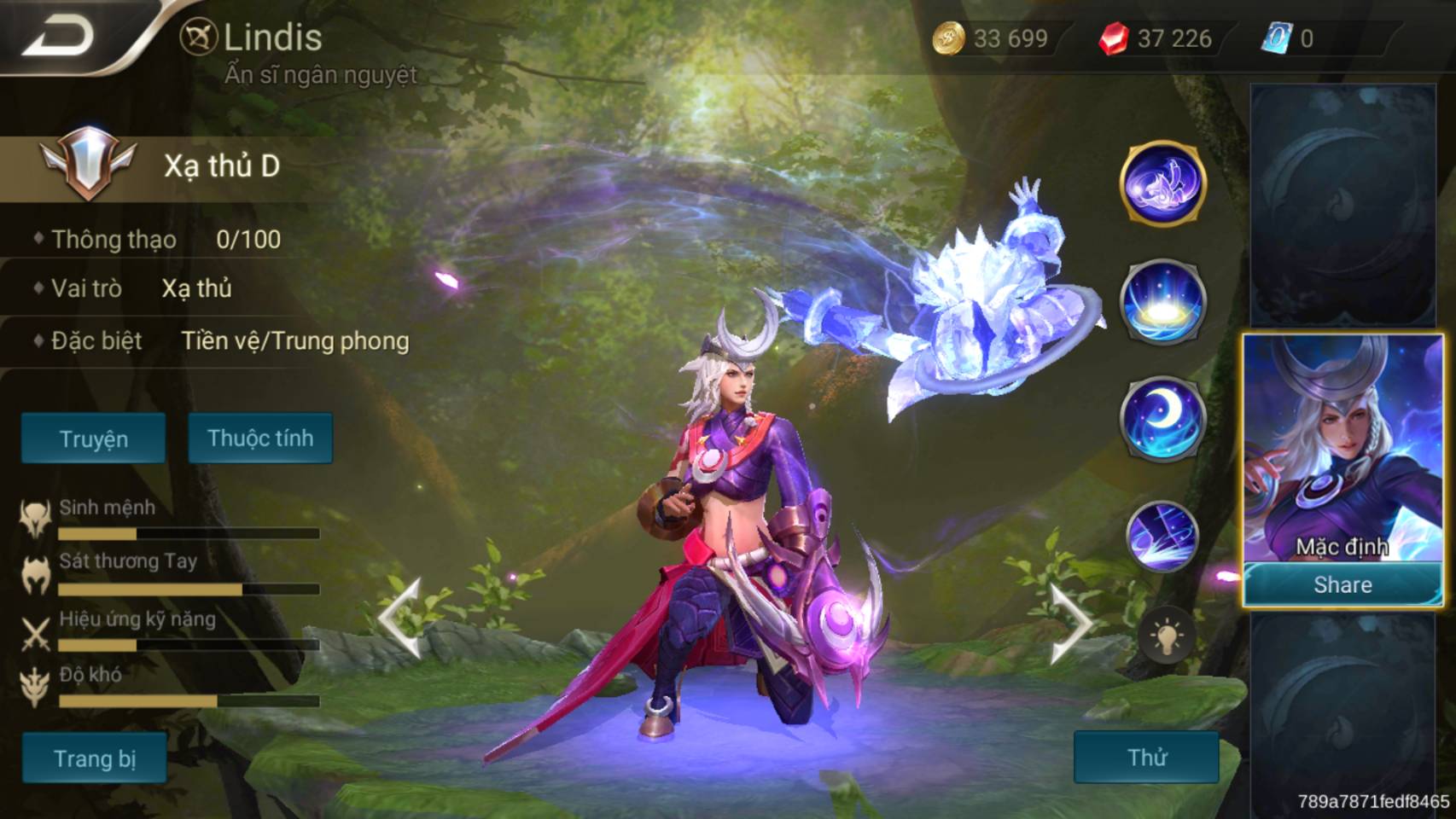Viewport: 1456px width, 819px height.
Task: Tap the Xạ thủ D rank badge
Action: [x=88, y=164]
